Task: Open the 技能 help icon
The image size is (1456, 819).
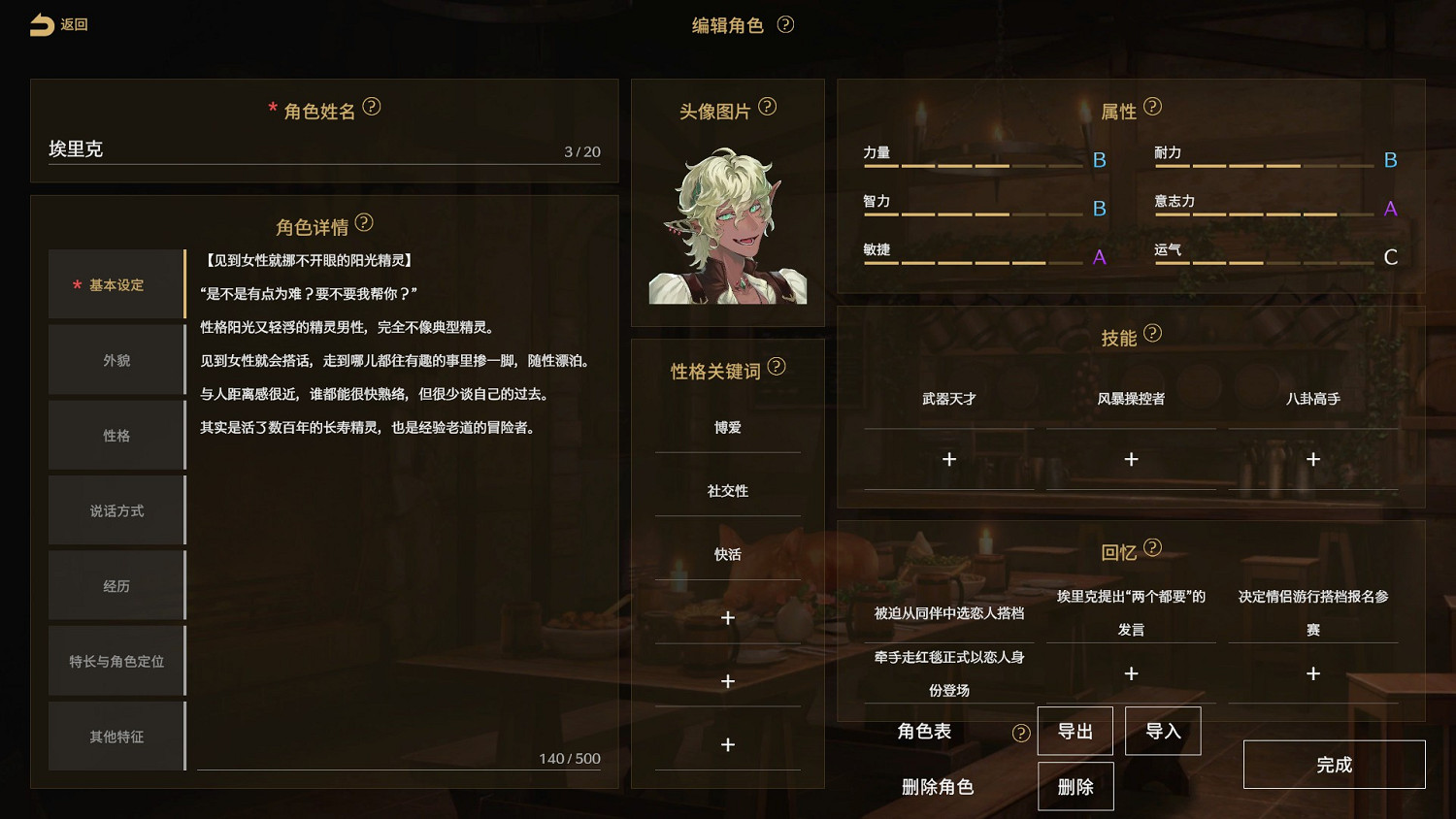Action: [1154, 333]
